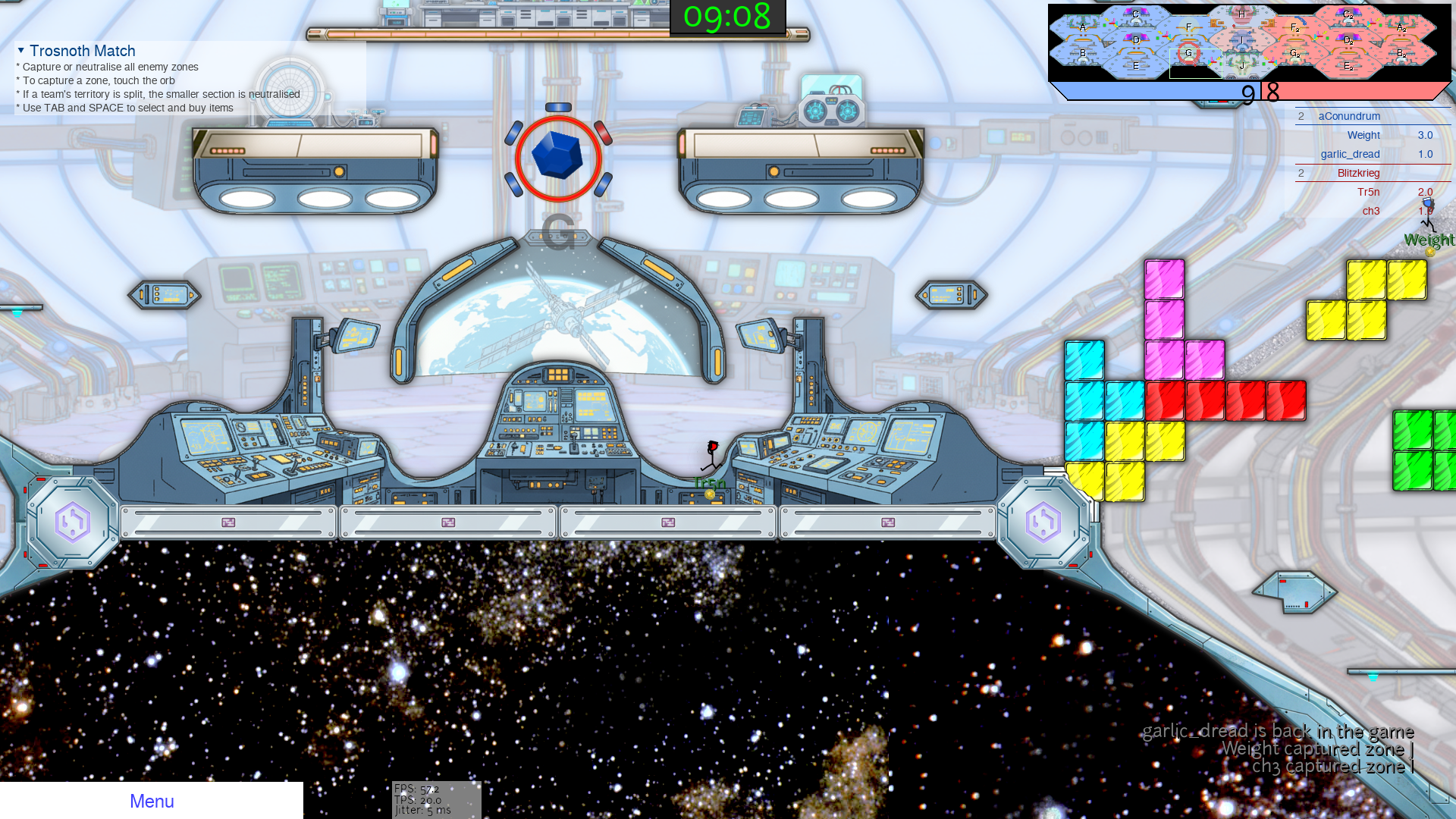Select player ch3 in the scoreboard
Viewport: 1456px width, 819px height.
coord(1370,211)
